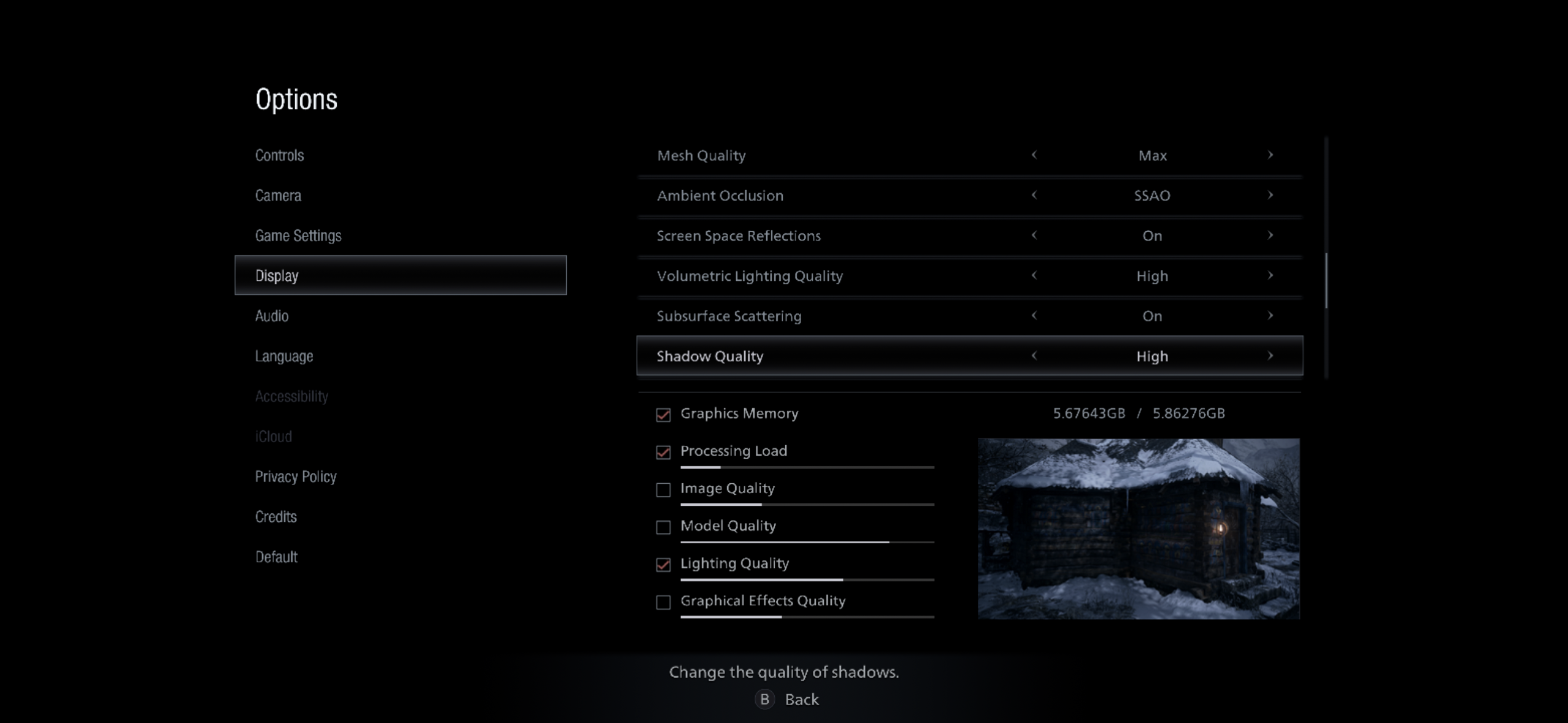Image resolution: width=1568 pixels, height=723 pixels.
Task: Change Ambient Occlusion with right arrow
Action: (1270, 196)
